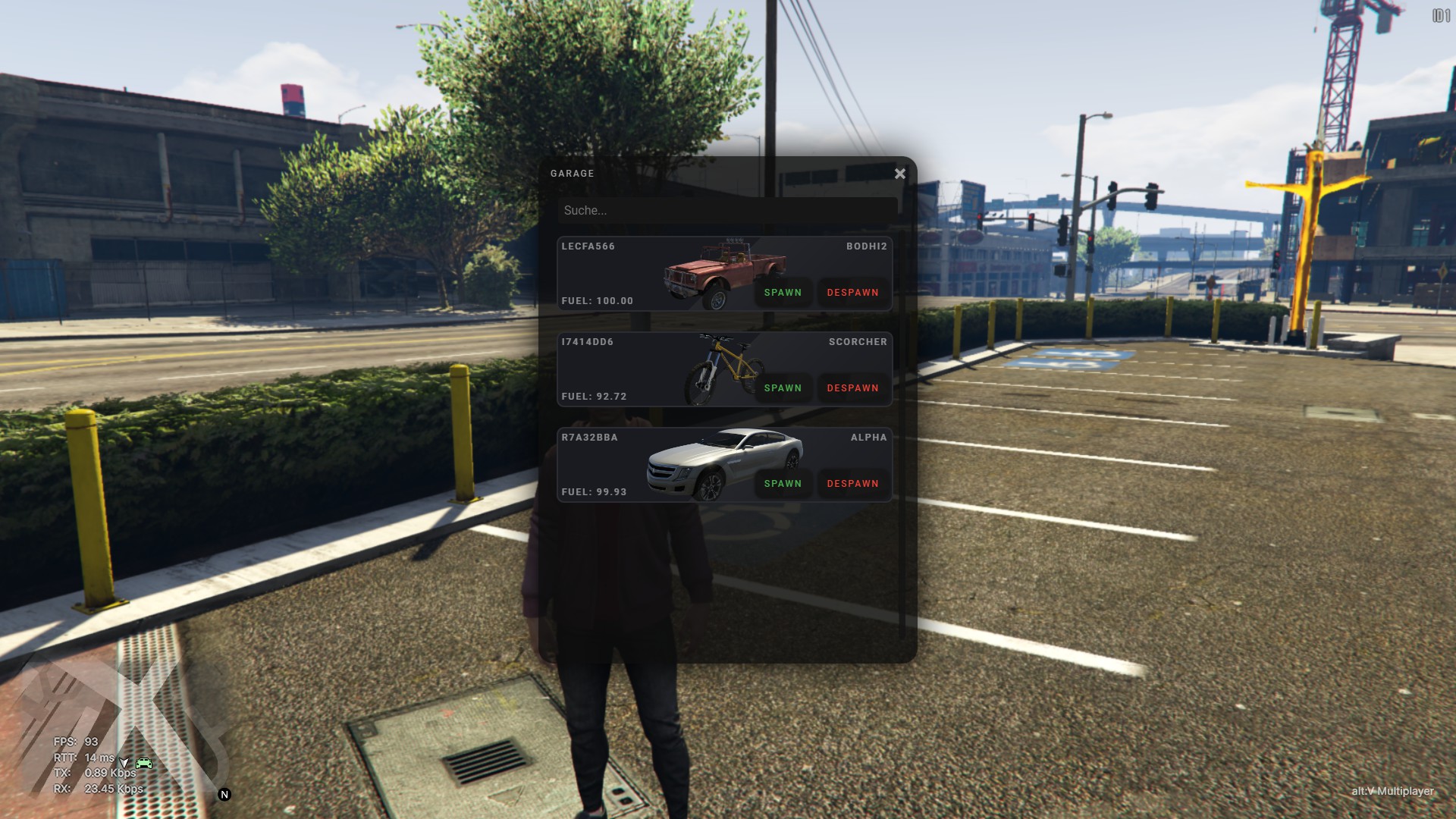Despawn the SCORCHER bike
This screenshot has width=1456, height=819.
852,388
